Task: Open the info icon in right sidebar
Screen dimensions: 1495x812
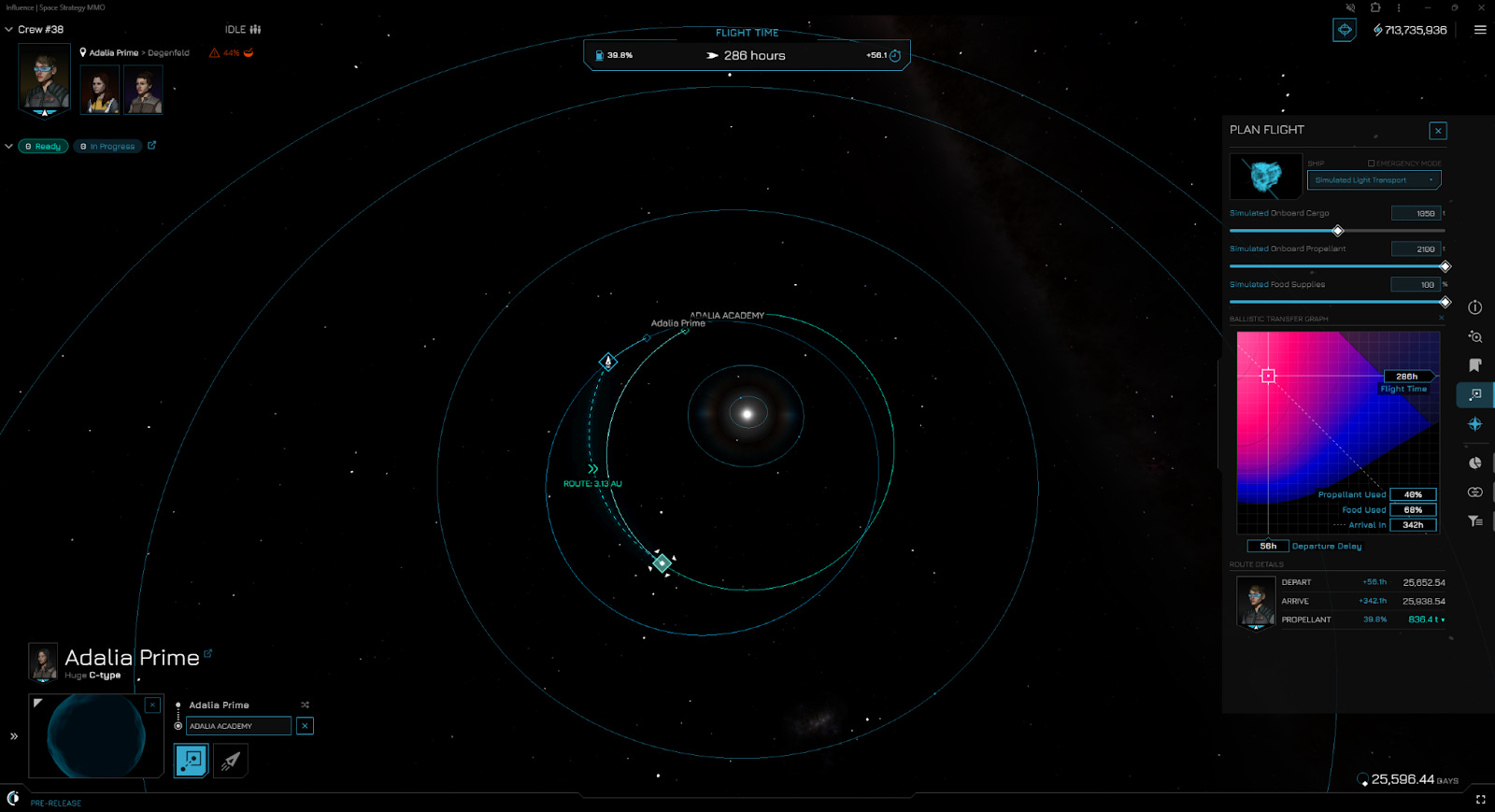Action: (x=1474, y=307)
